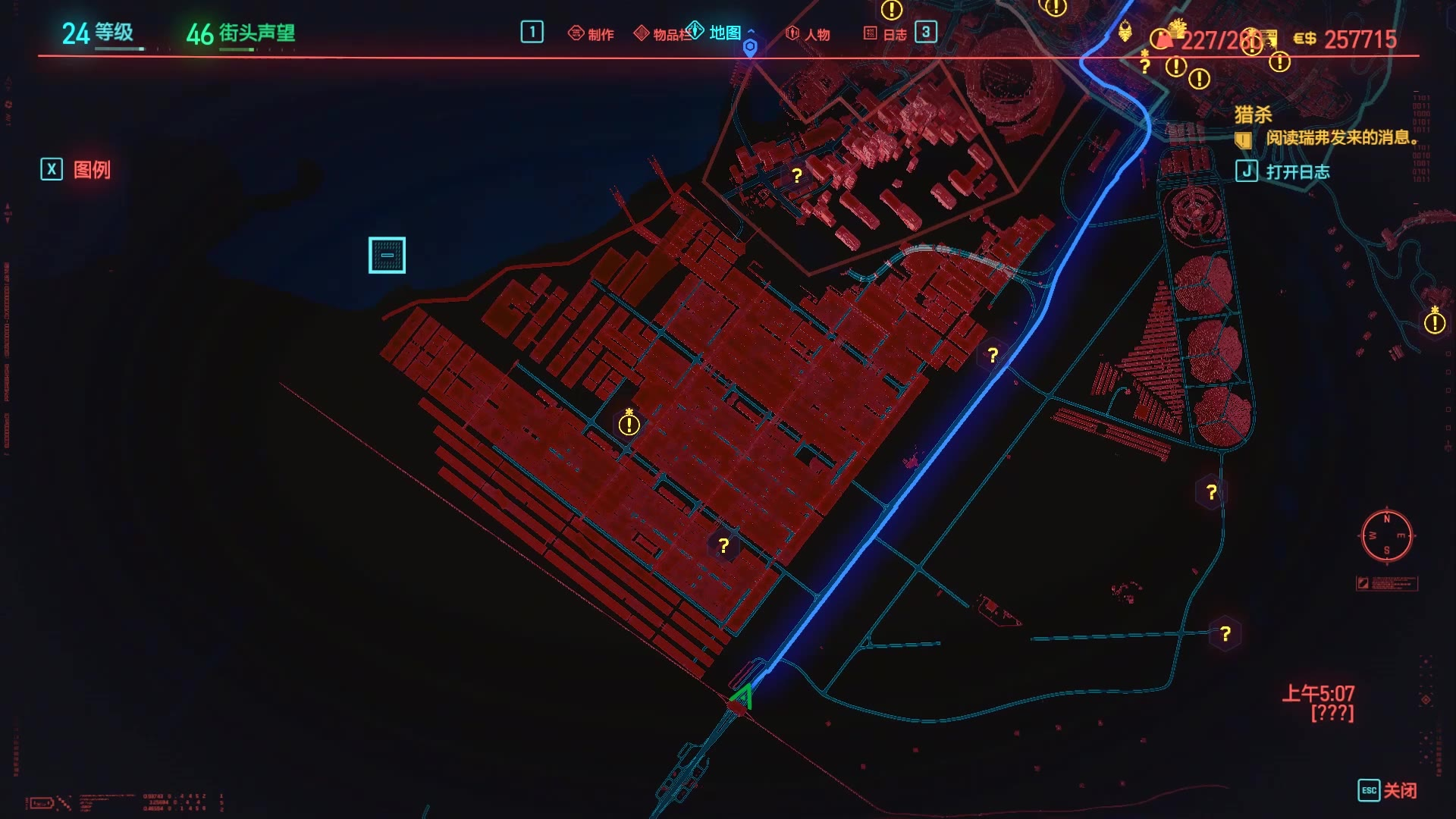Image resolution: width=1456 pixels, height=819 pixels.
Task: Go to the 日志 journal tab
Action: (x=886, y=34)
